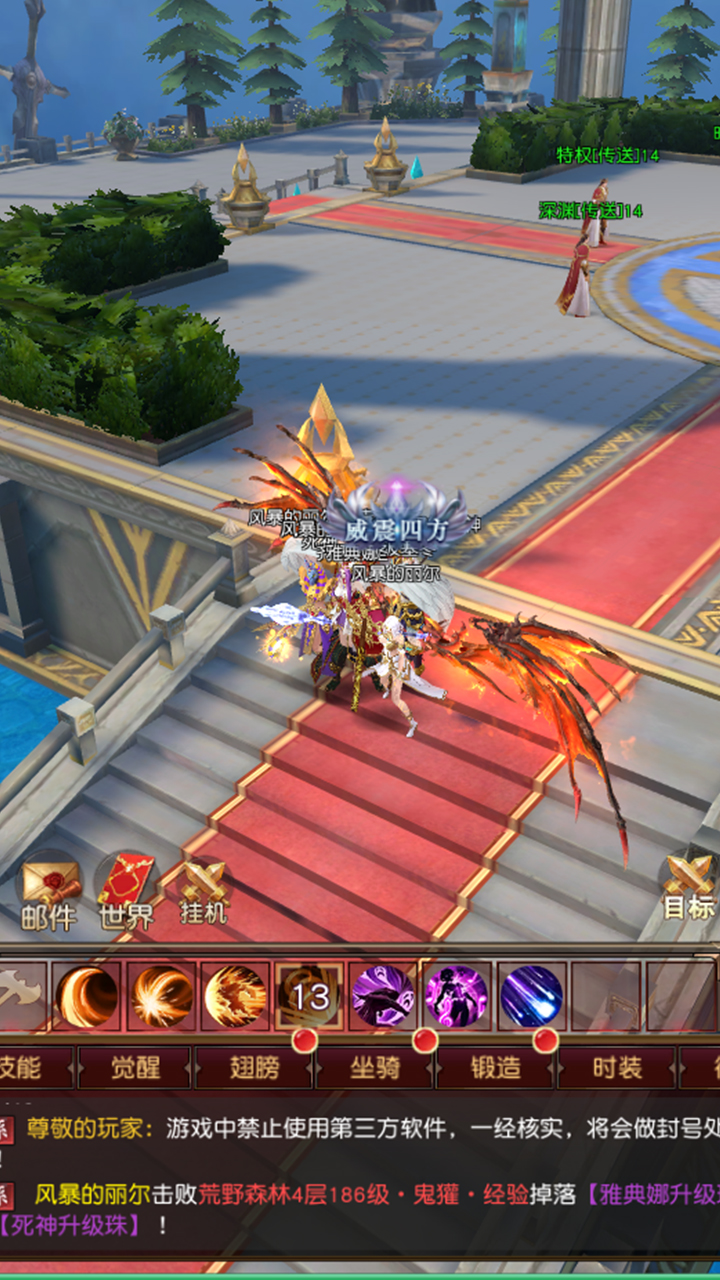The height and width of the screenshot is (1280, 720).
Task: Cast the golden dragon fire skill
Action: pos(236,996)
